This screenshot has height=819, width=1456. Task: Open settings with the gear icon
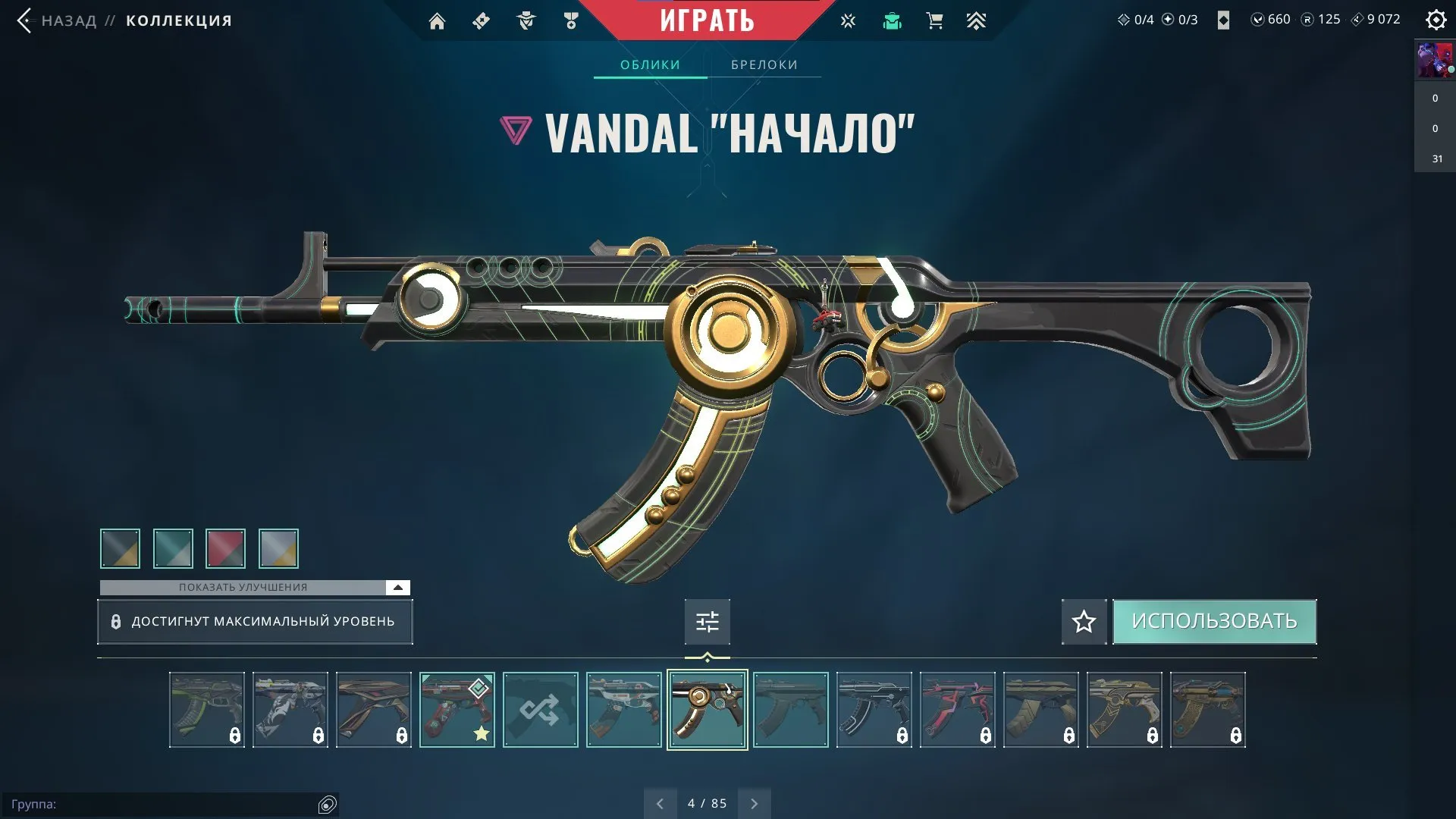pos(1436,20)
